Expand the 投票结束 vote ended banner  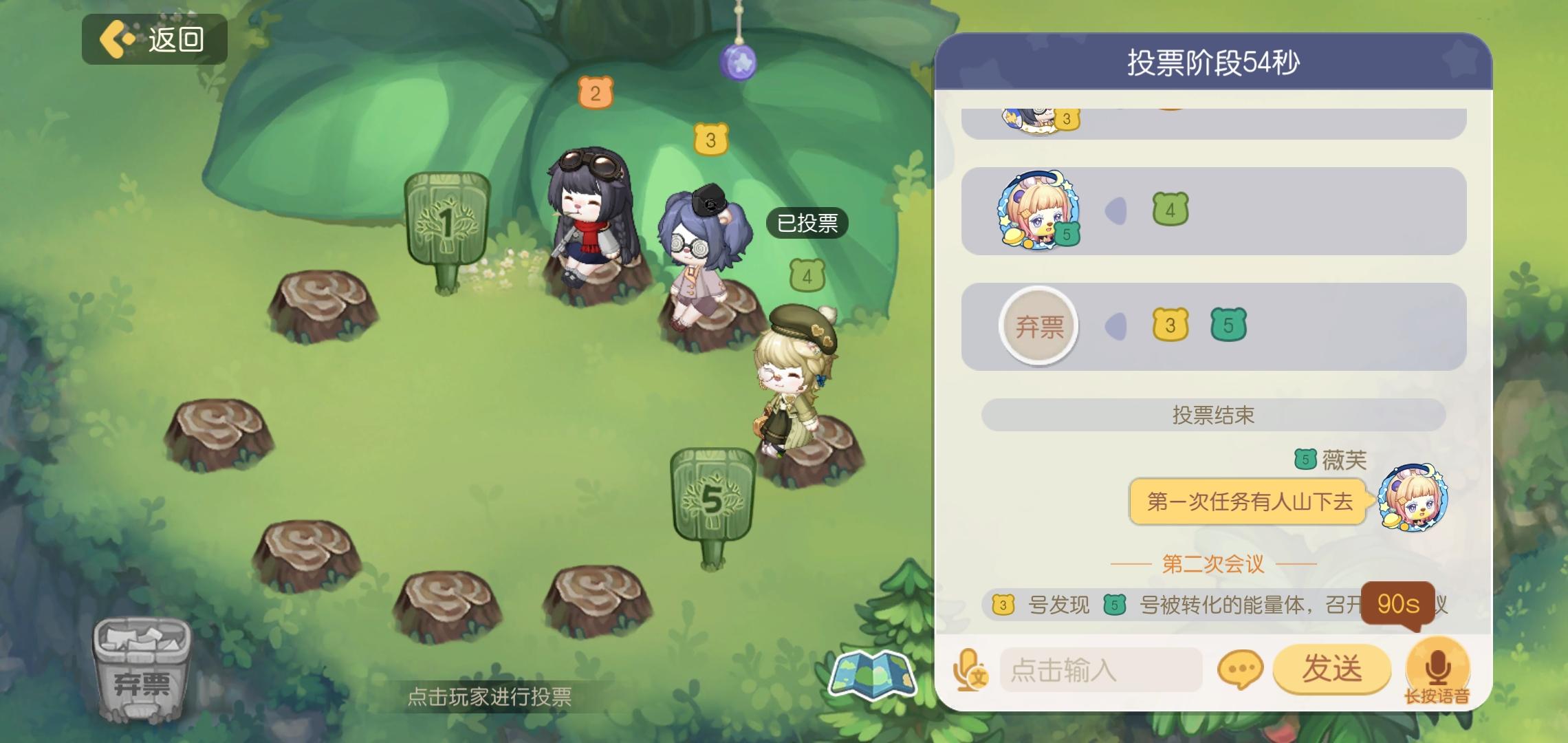point(1214,415)
